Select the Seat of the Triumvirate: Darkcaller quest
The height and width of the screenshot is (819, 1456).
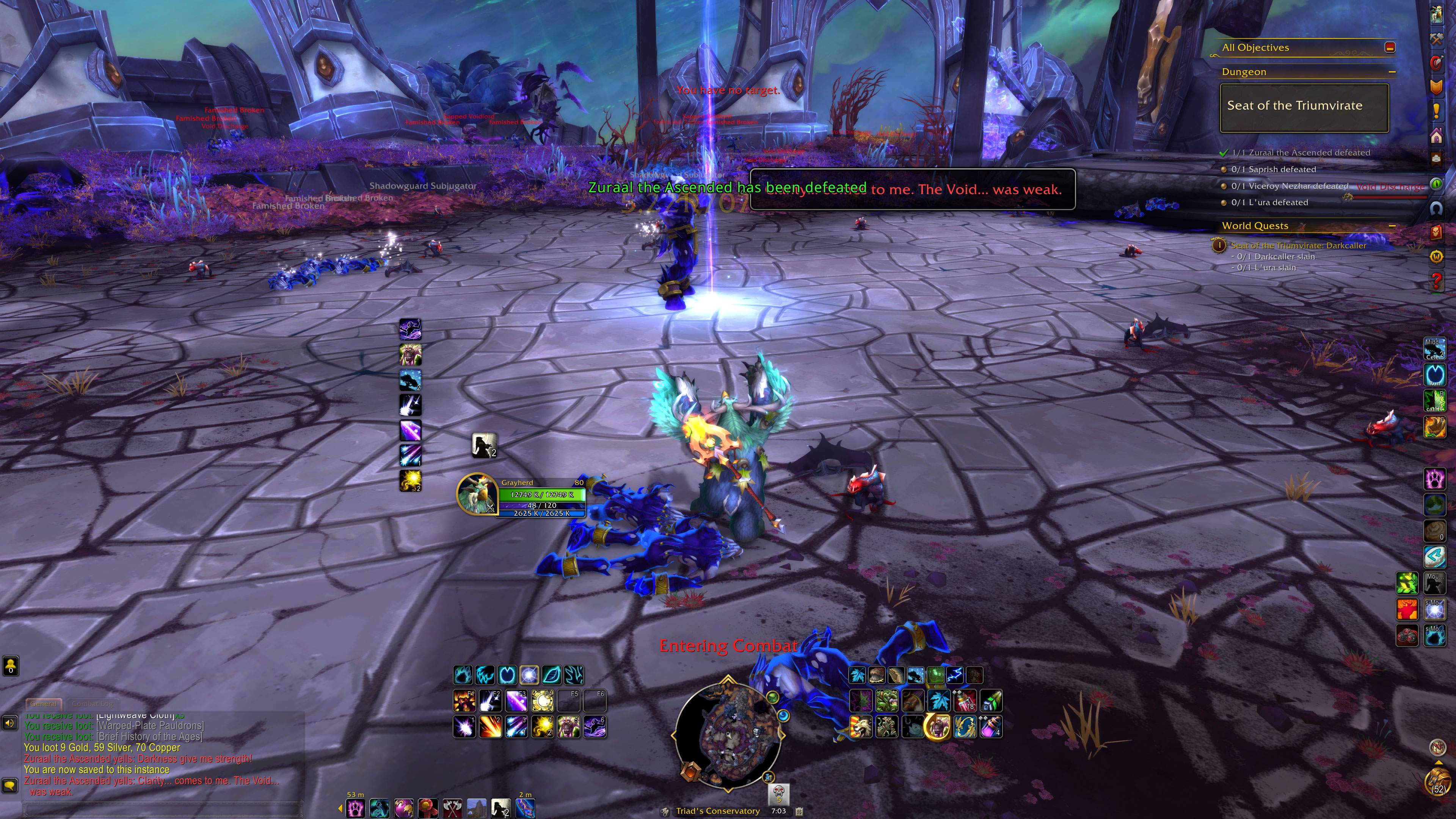tap(1298, 245)
